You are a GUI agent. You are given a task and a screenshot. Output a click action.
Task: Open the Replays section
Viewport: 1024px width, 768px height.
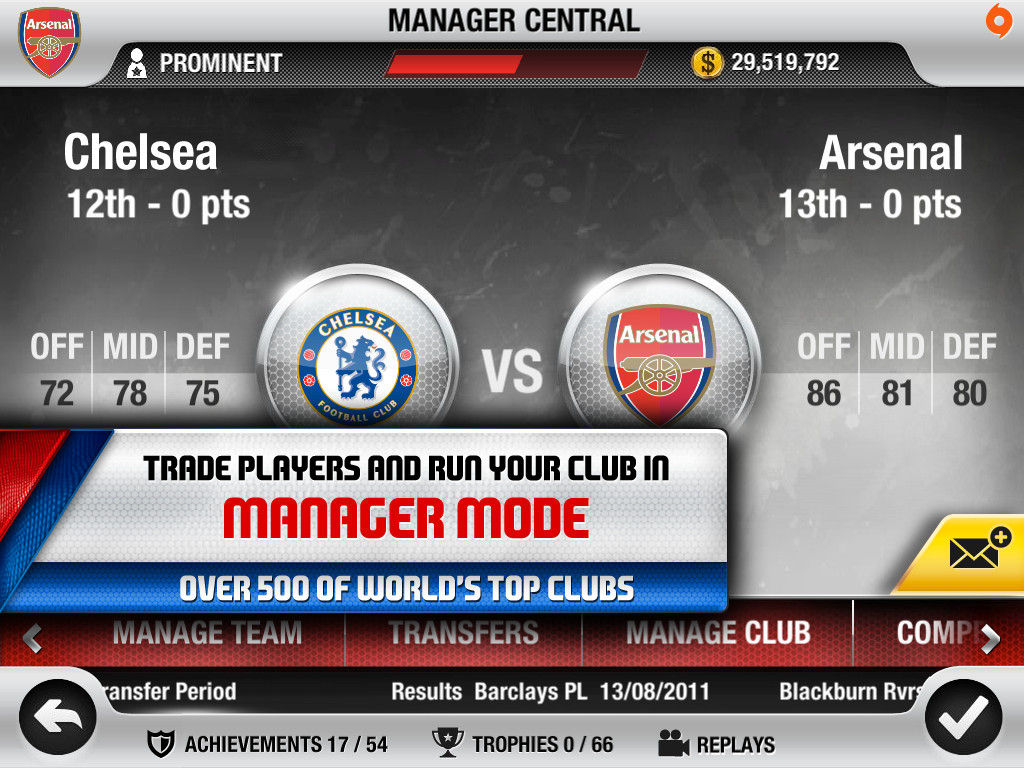coord(716,744)
